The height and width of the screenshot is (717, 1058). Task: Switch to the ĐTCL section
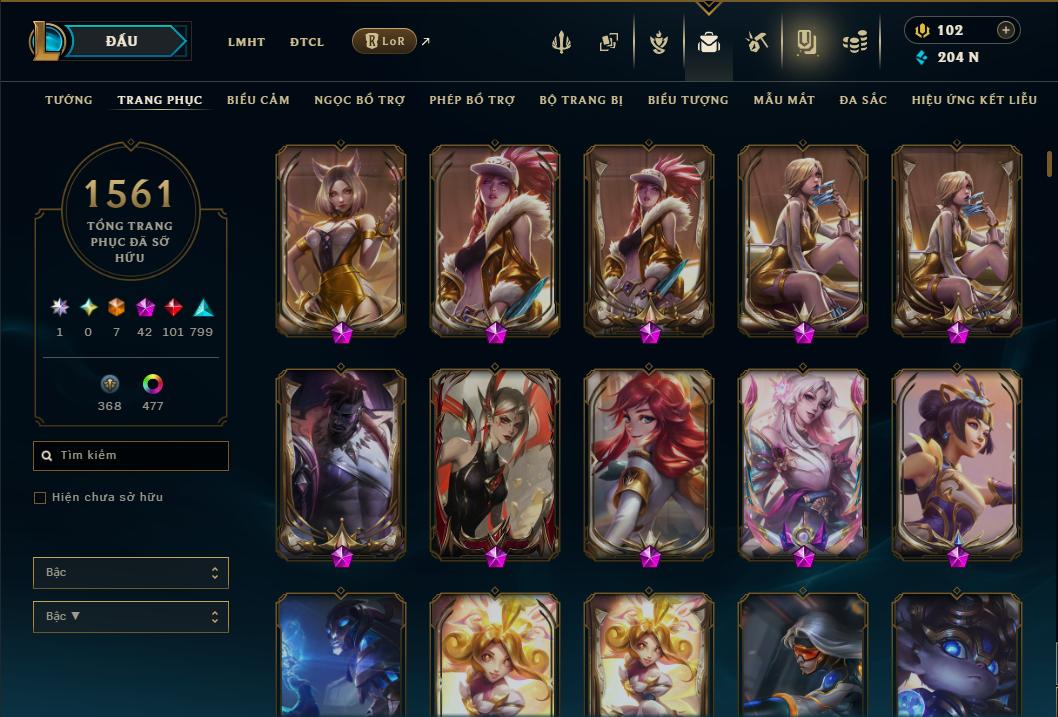coord(307,42)
